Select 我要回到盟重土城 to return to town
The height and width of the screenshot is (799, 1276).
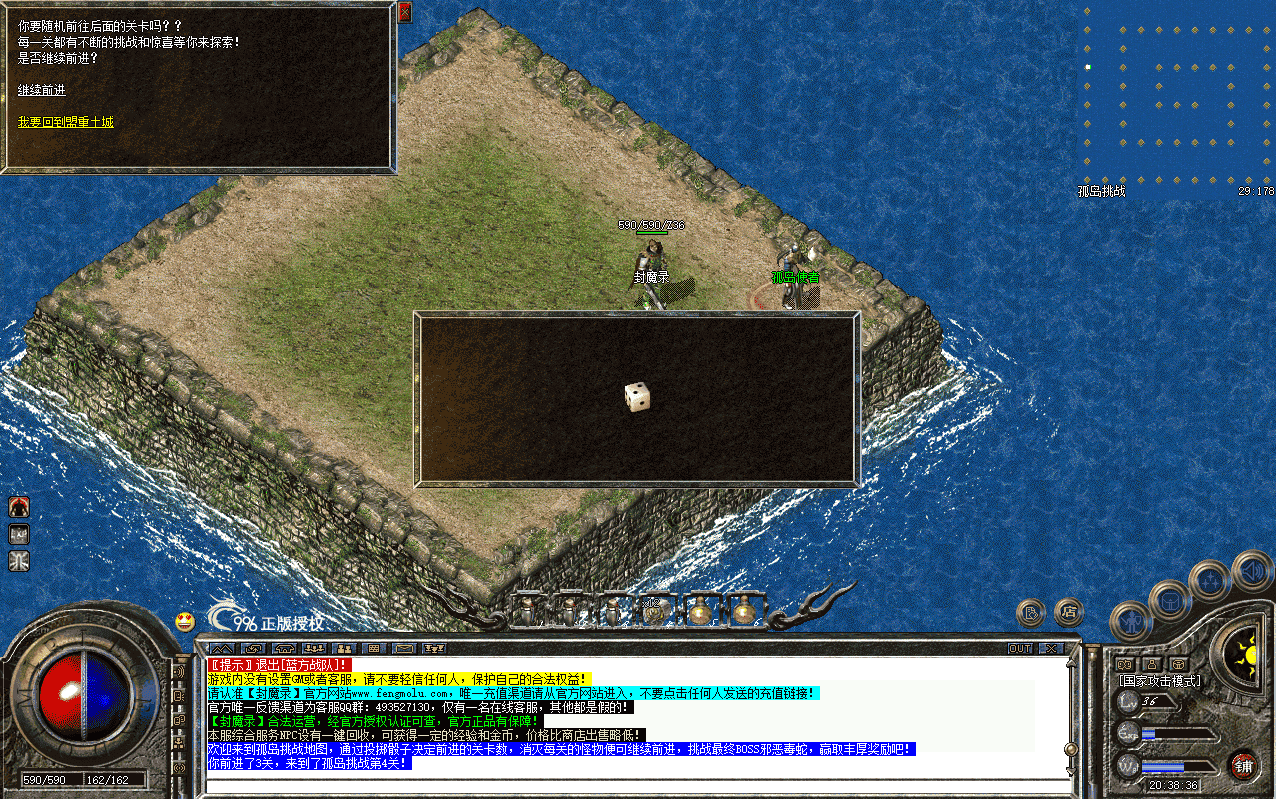(65, 122)
